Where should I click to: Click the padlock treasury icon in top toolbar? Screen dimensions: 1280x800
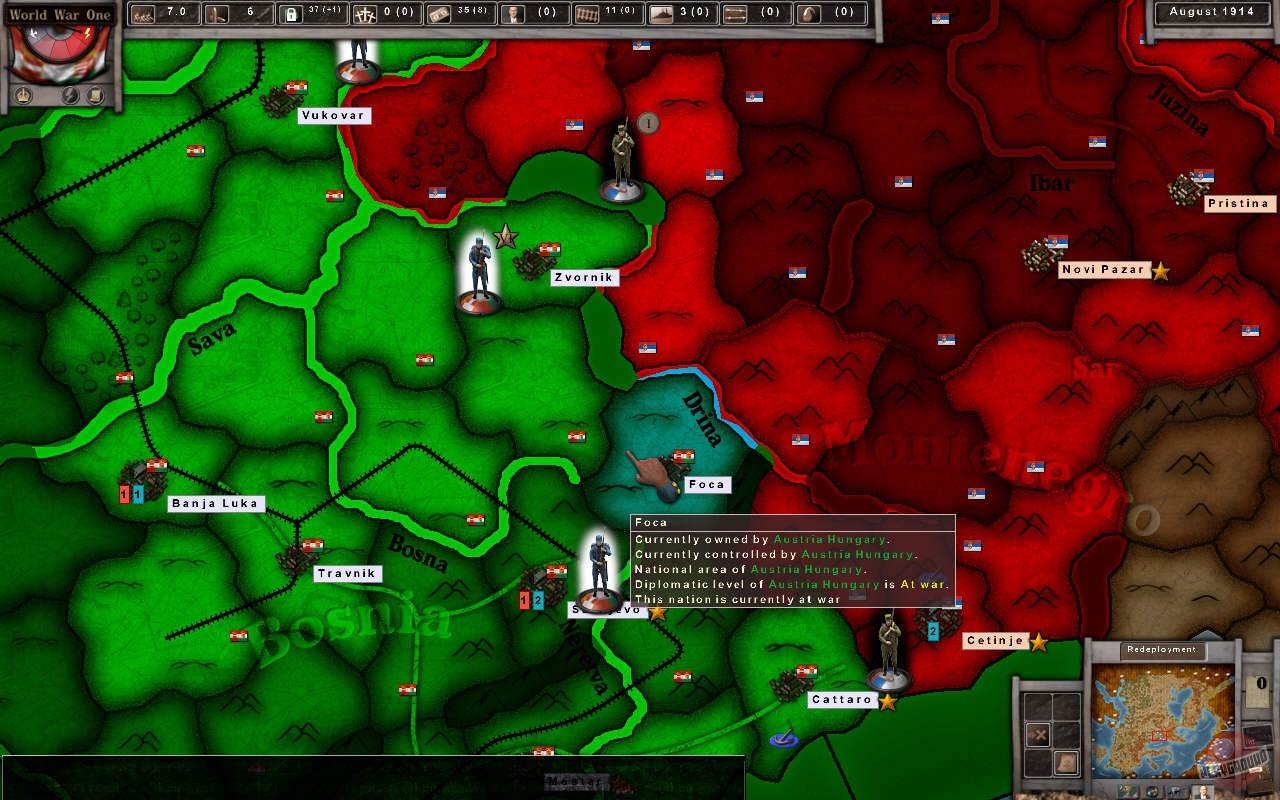coord(293,15)
